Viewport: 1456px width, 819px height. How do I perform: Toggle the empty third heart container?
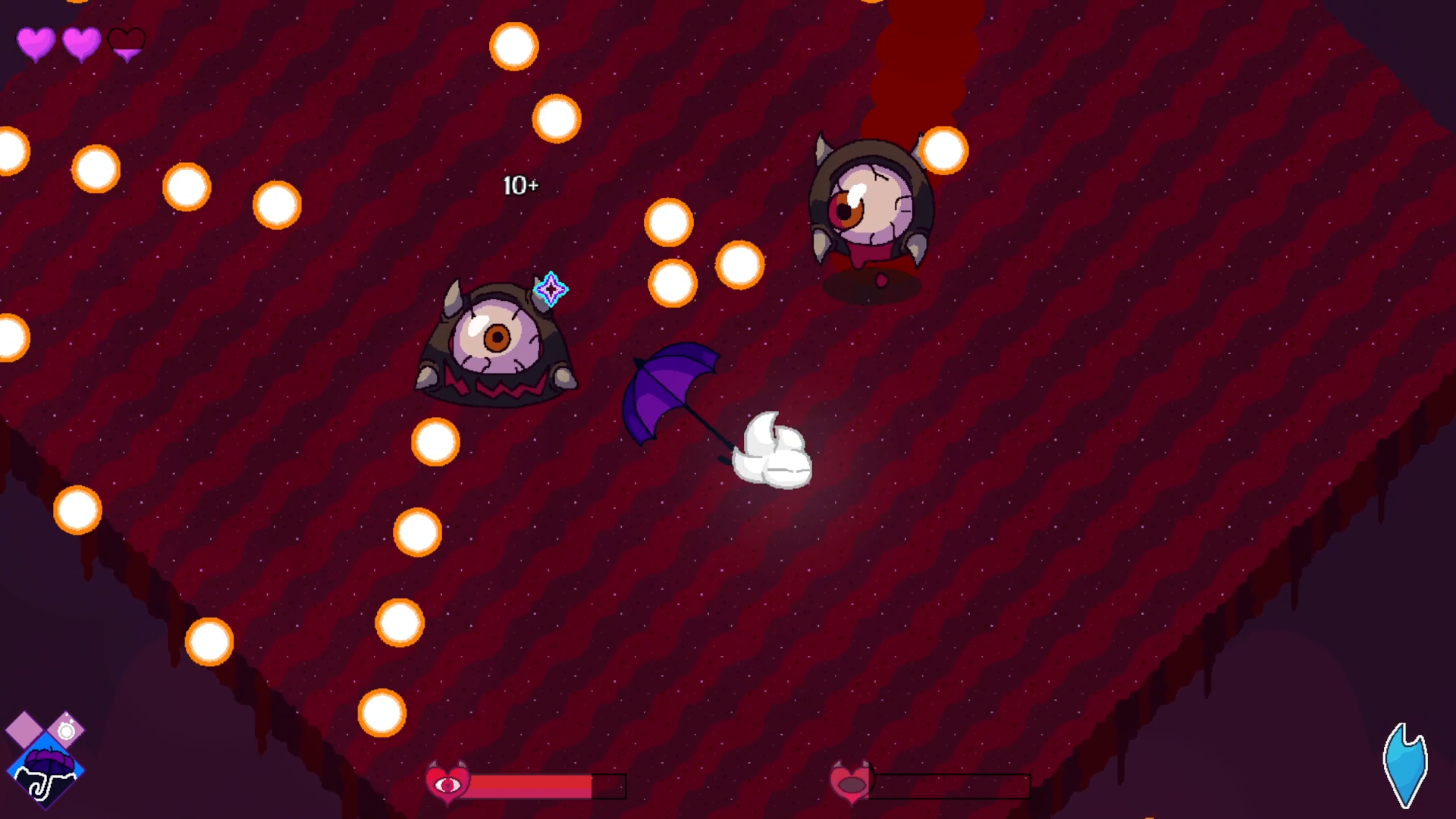click(125, 43)
